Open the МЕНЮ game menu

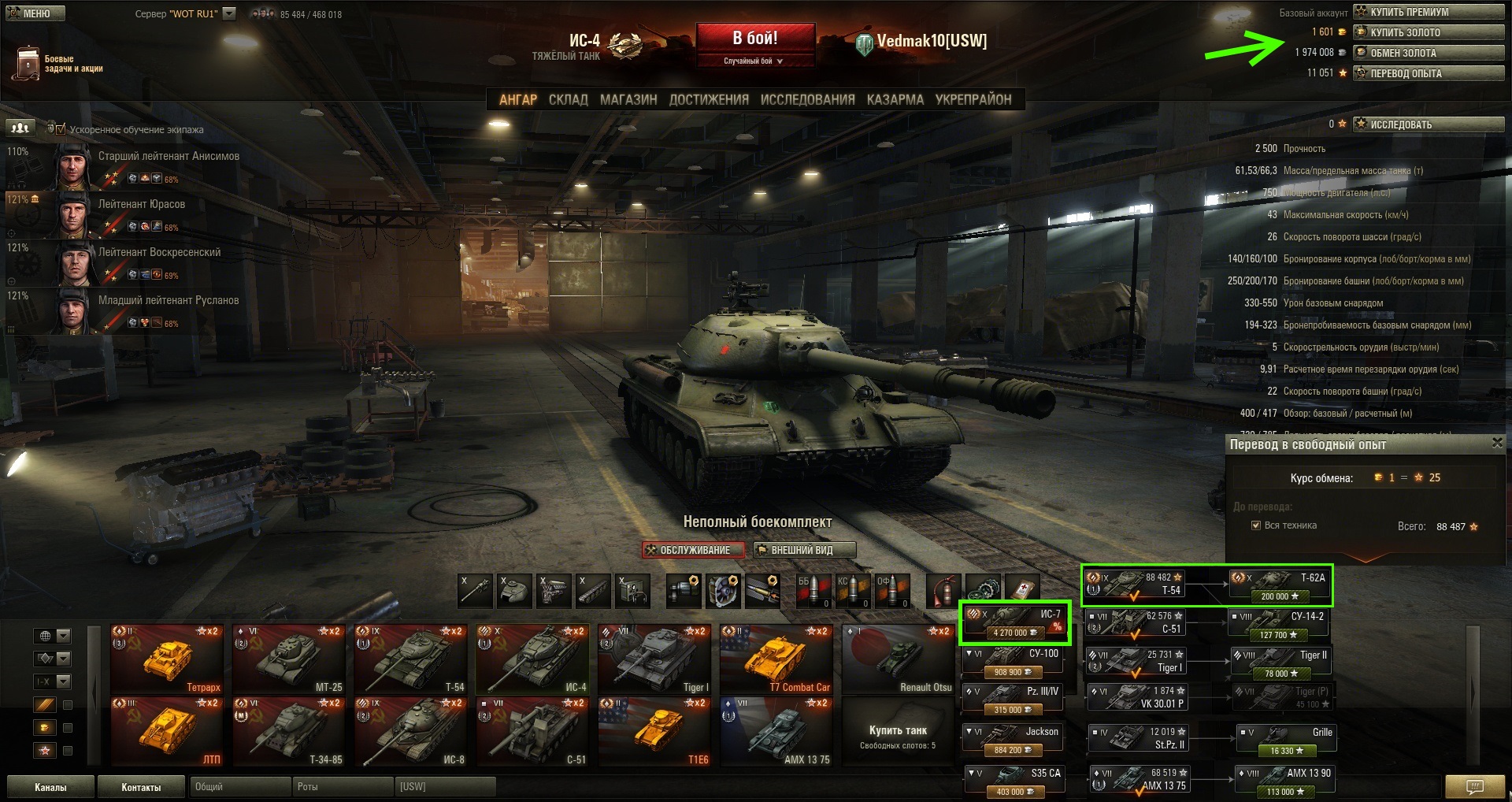(35, 13)
